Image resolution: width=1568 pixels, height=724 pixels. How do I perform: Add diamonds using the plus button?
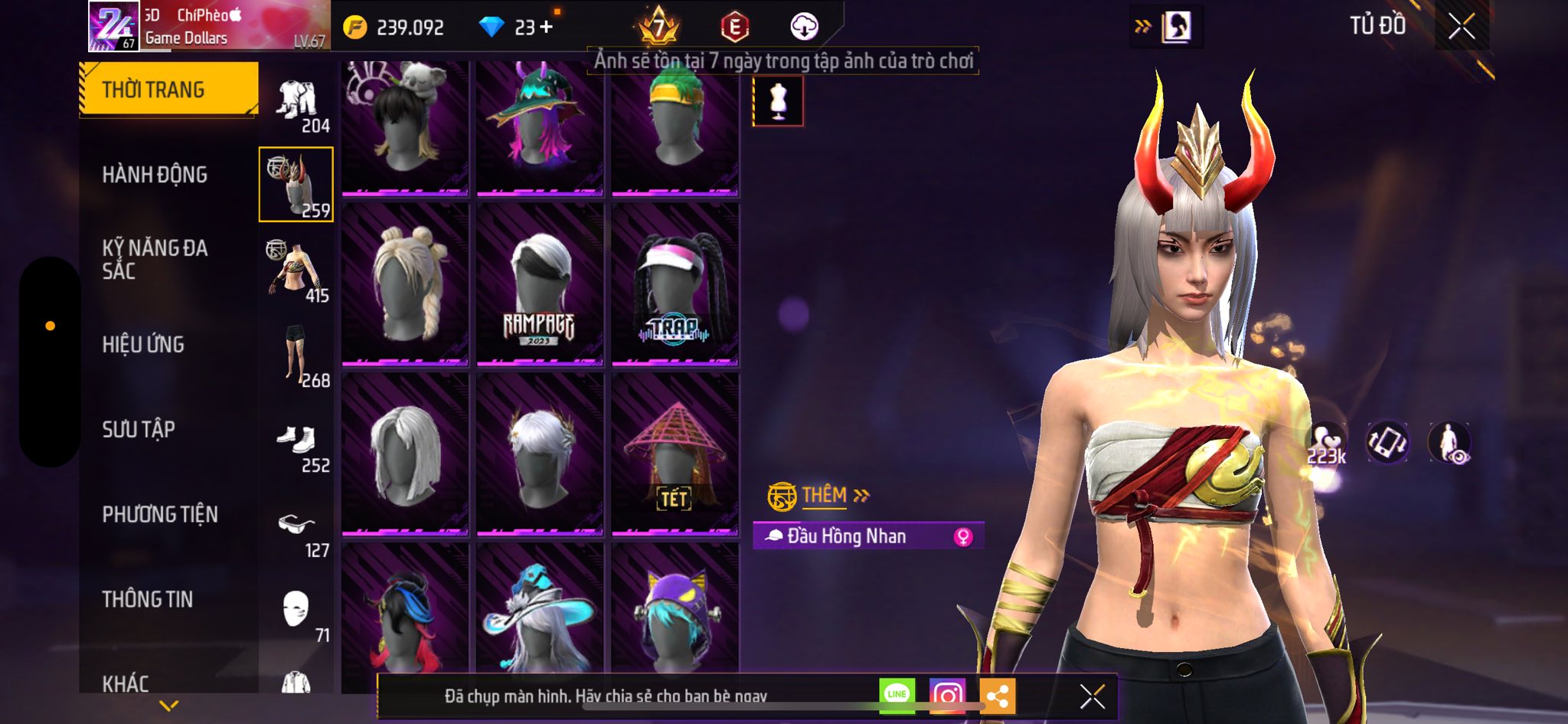pos(546,28)
